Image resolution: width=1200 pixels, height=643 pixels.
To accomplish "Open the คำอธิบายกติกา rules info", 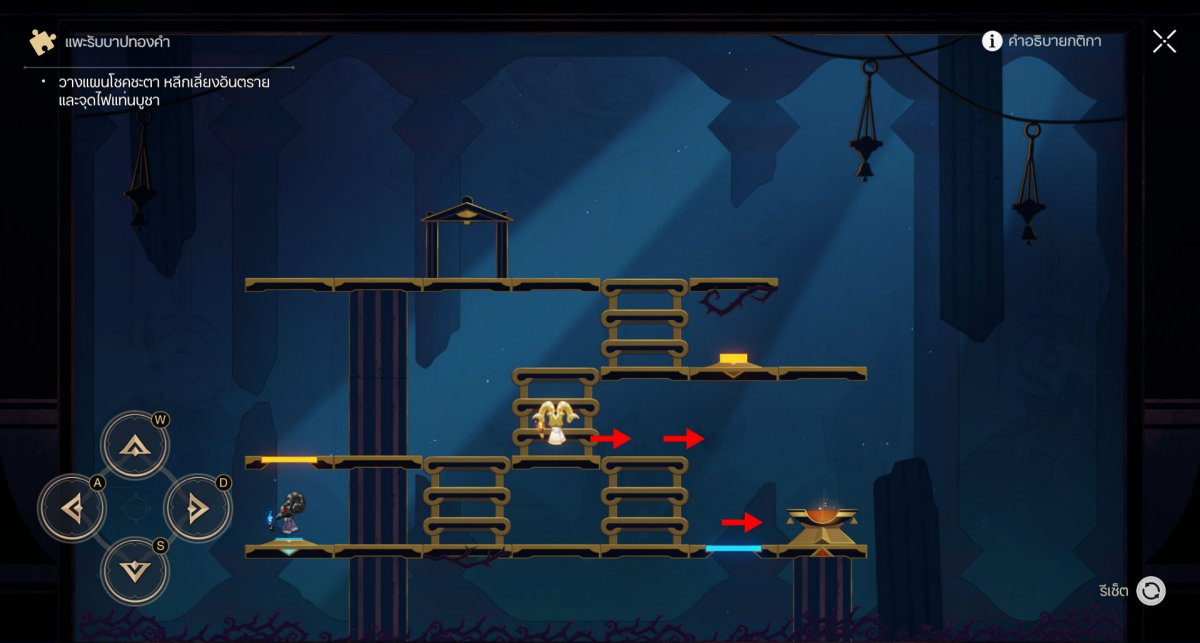I will coord(1041,41).
